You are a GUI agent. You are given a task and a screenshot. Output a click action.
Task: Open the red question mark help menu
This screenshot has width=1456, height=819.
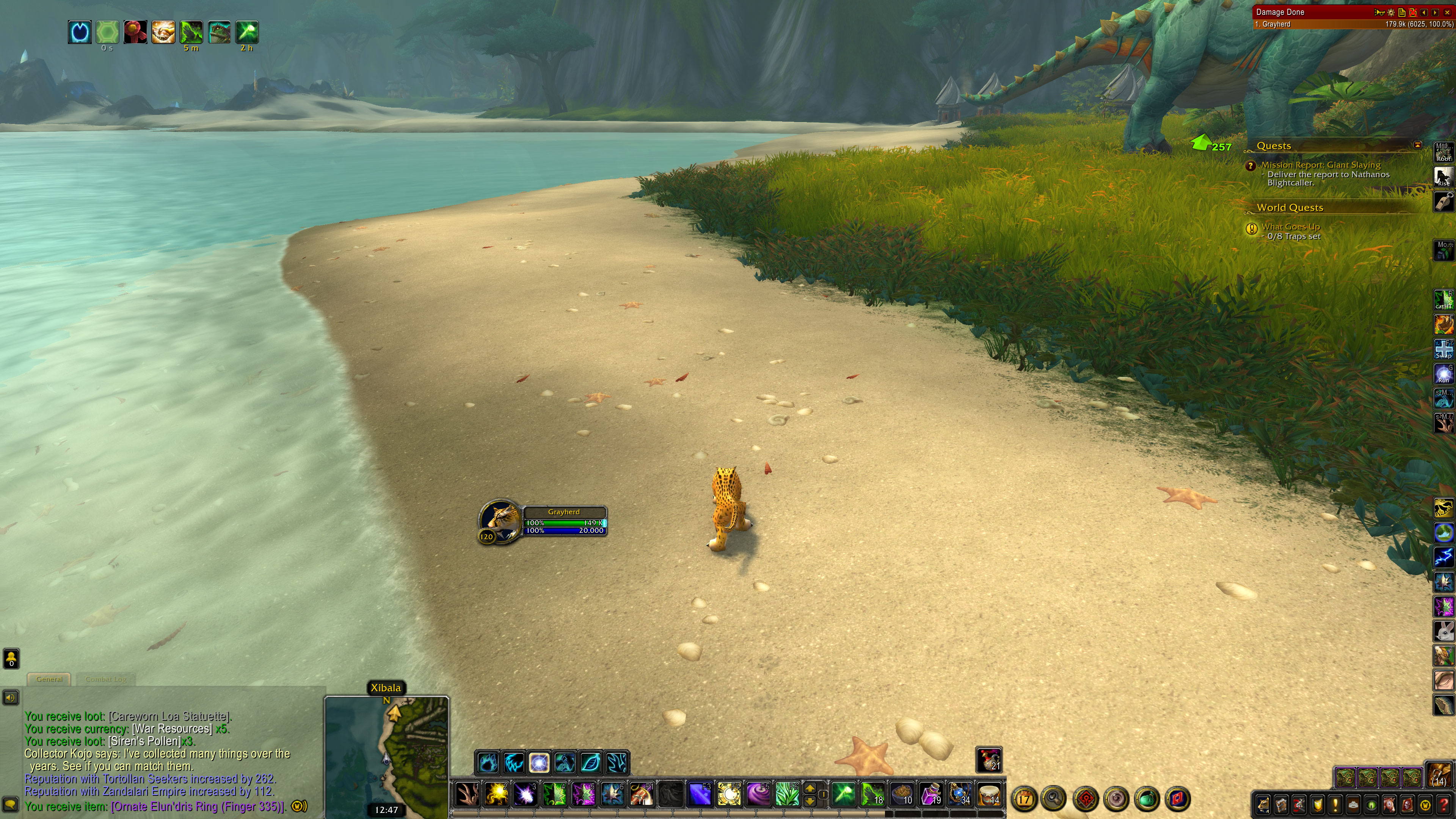(x=1443, y=804)
